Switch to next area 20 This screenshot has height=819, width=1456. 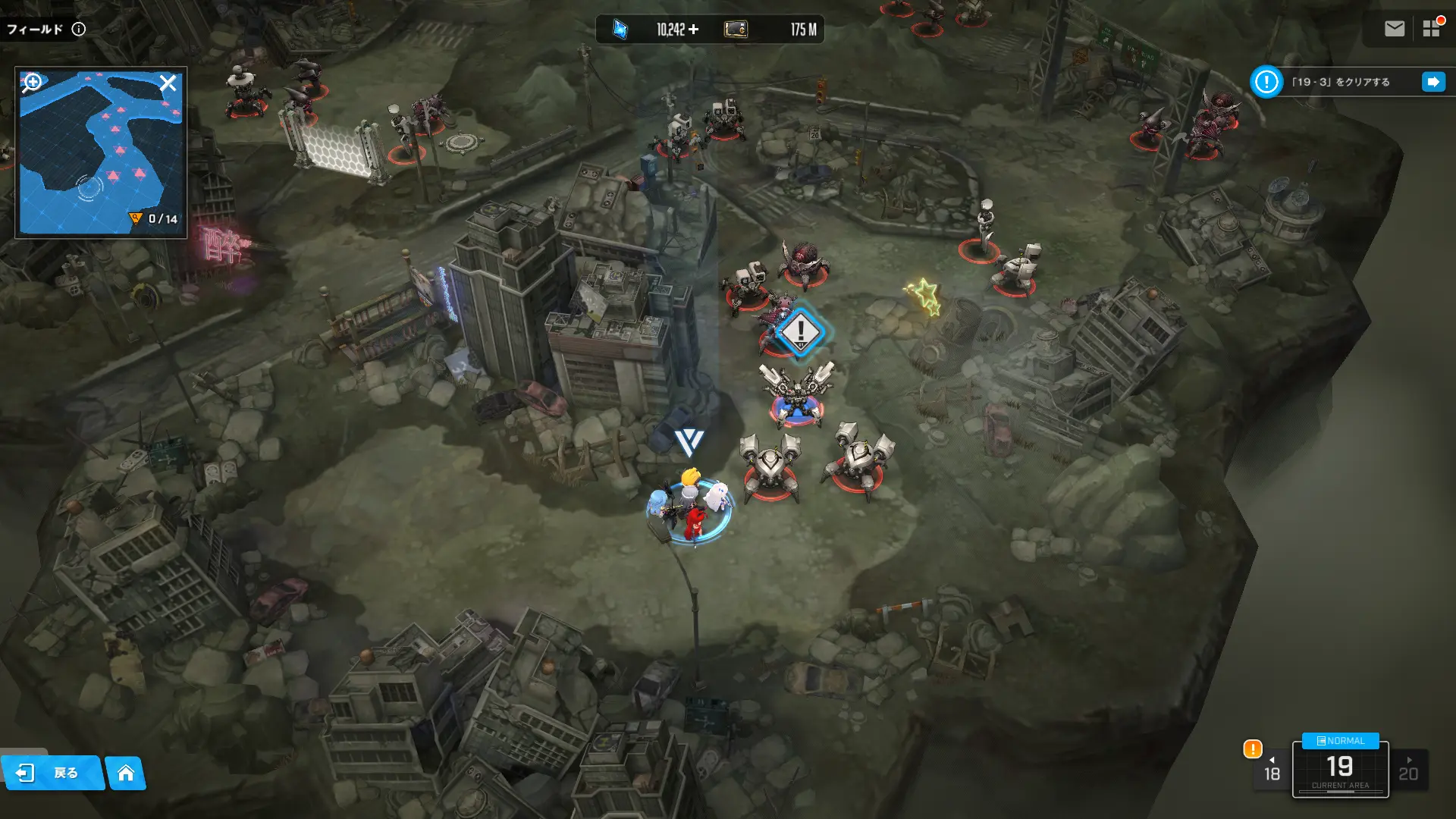[1408, 770]
